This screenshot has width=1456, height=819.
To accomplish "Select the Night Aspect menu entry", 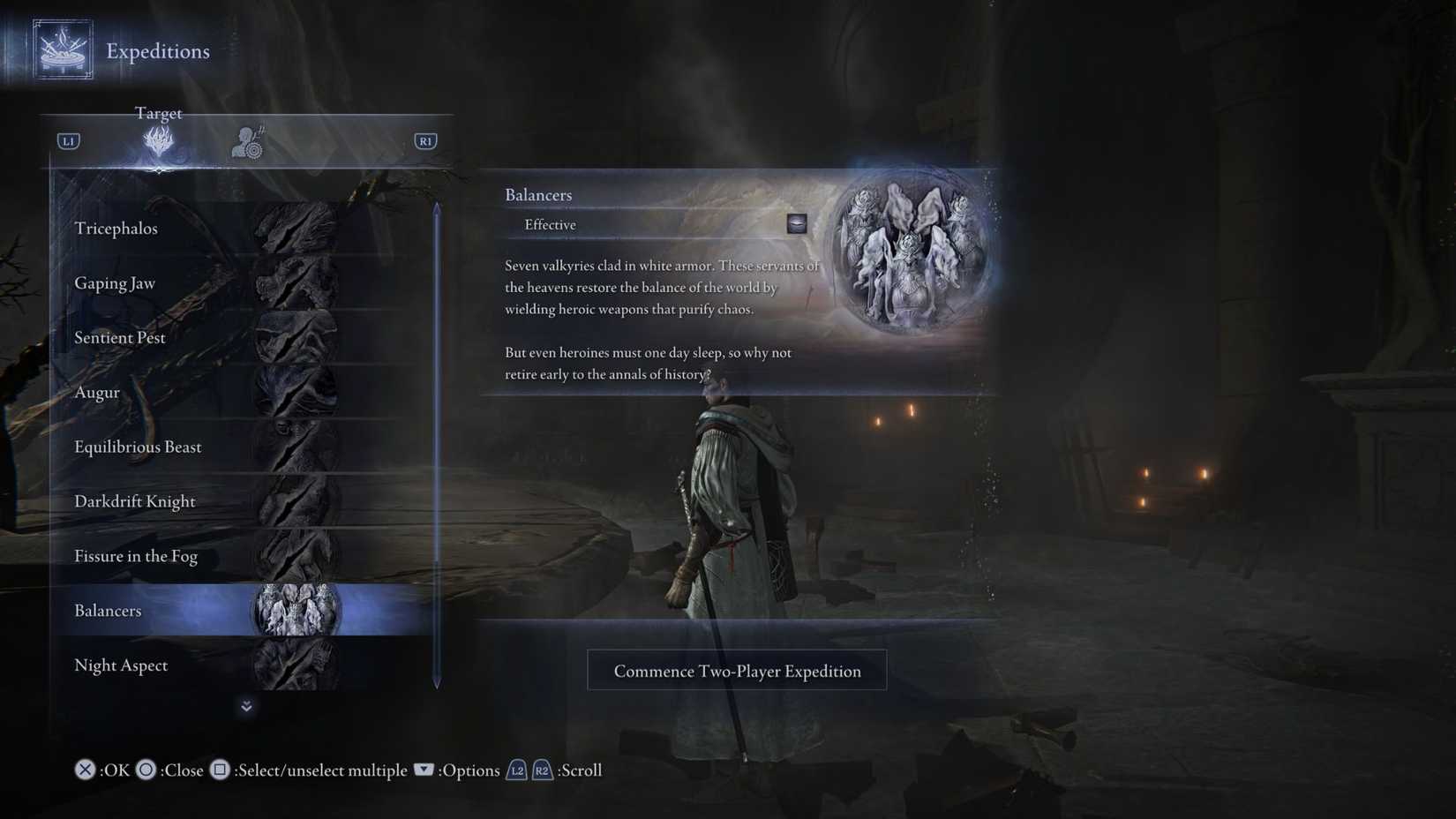I will tap(121, 665).
